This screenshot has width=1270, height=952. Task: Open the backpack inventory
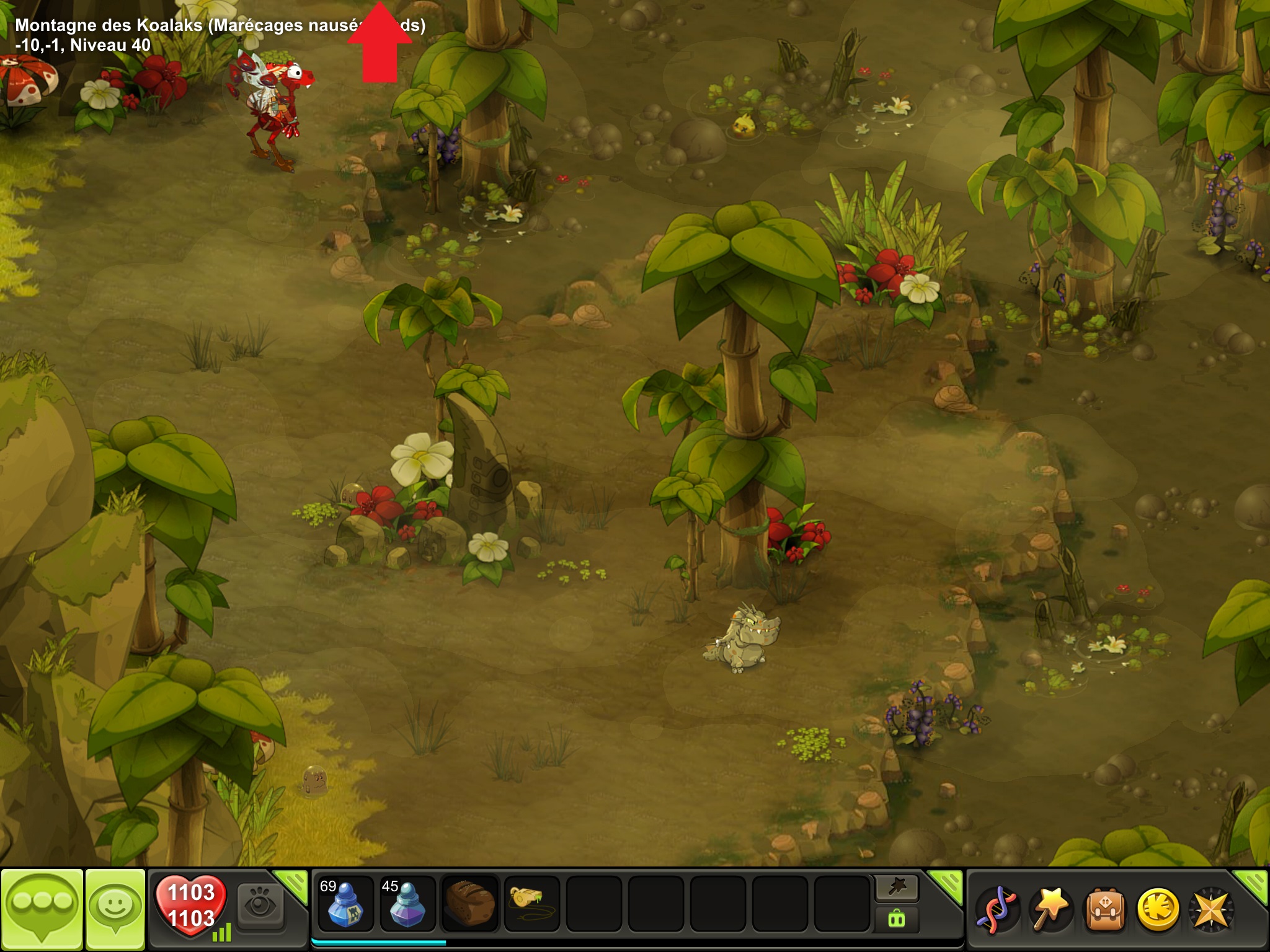click(x=1104, y=910)
